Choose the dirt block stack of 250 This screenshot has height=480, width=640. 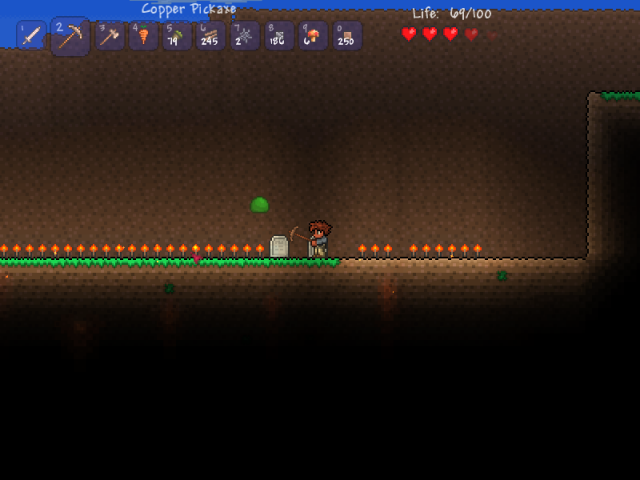pos(347,37)
